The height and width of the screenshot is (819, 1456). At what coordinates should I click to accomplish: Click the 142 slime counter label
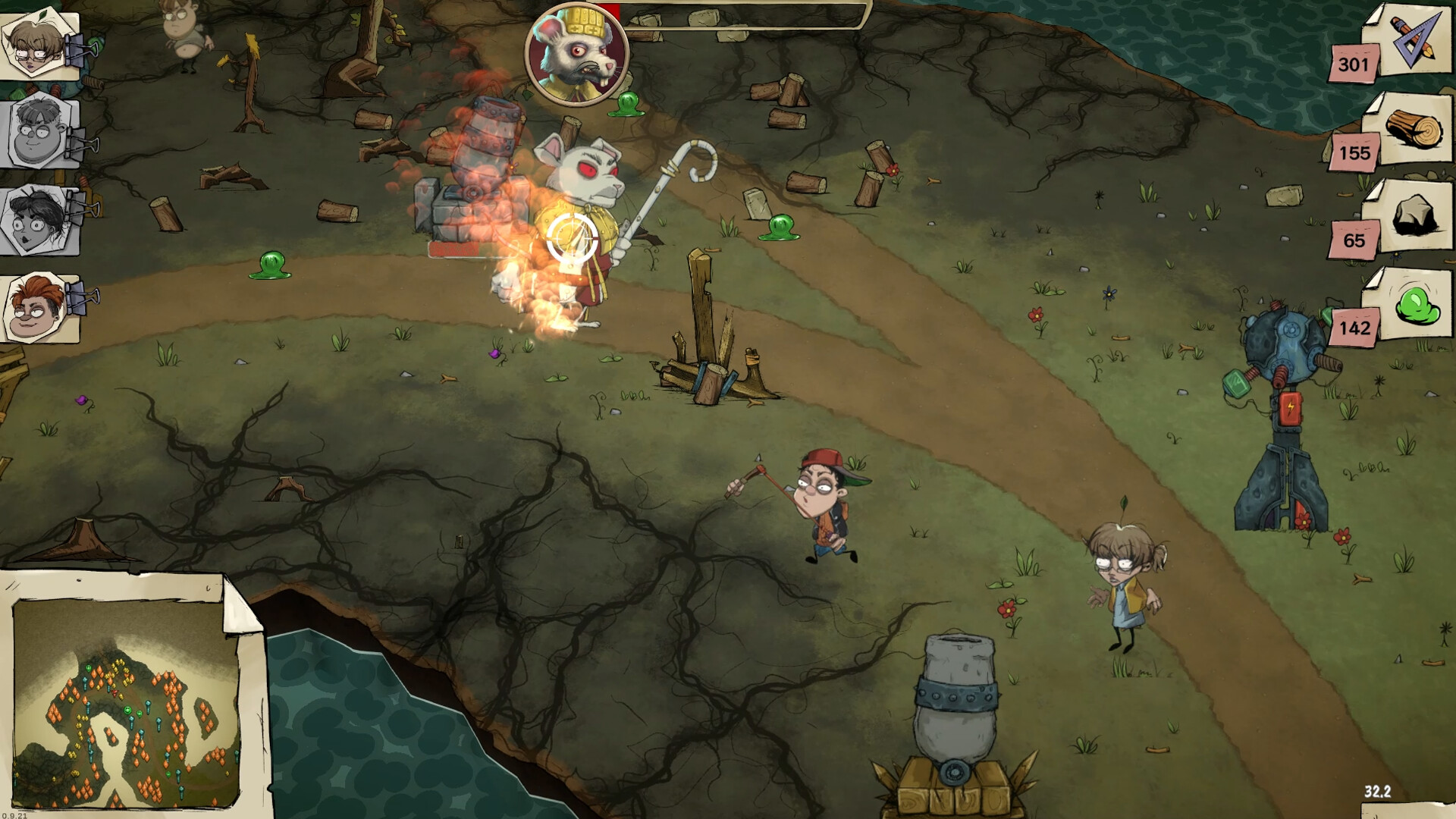coord(1357,328)
